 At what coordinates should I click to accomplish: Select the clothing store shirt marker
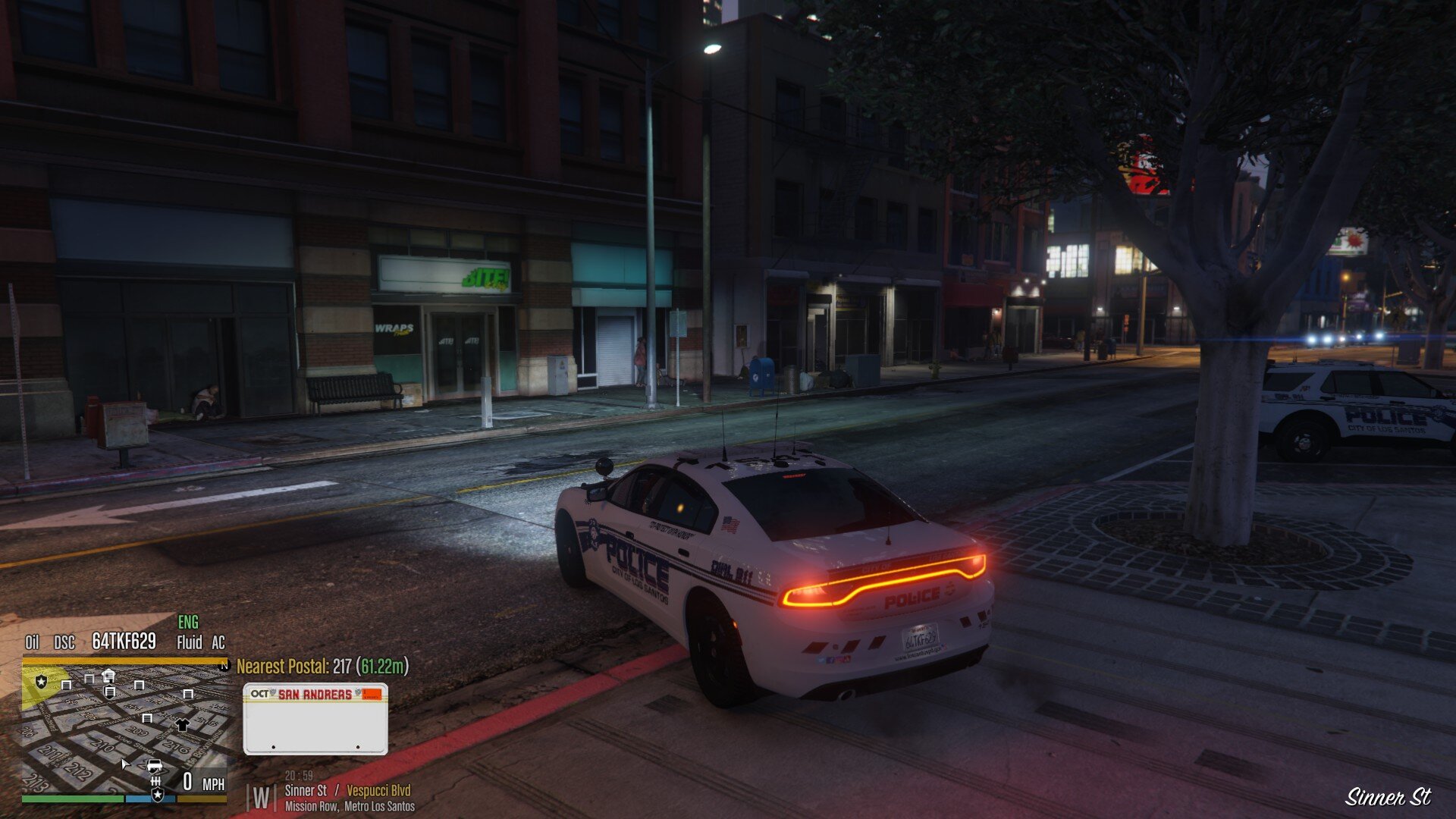coord(182,724)
